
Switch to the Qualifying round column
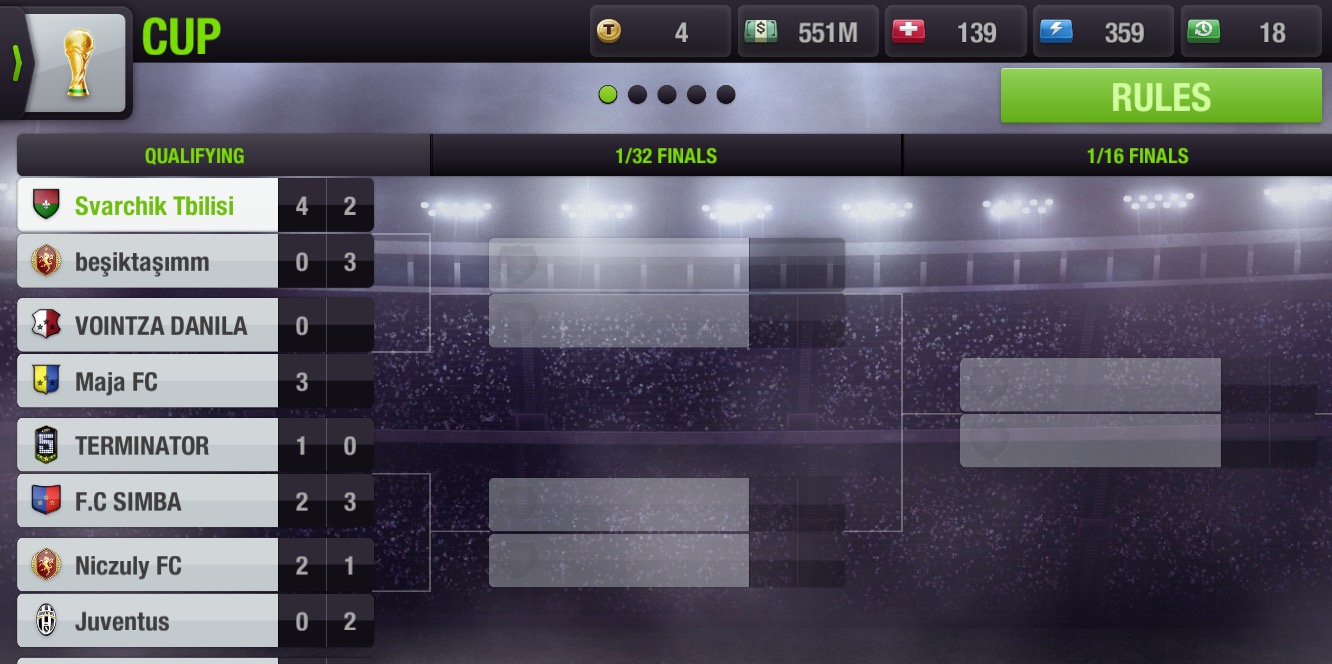194,156
